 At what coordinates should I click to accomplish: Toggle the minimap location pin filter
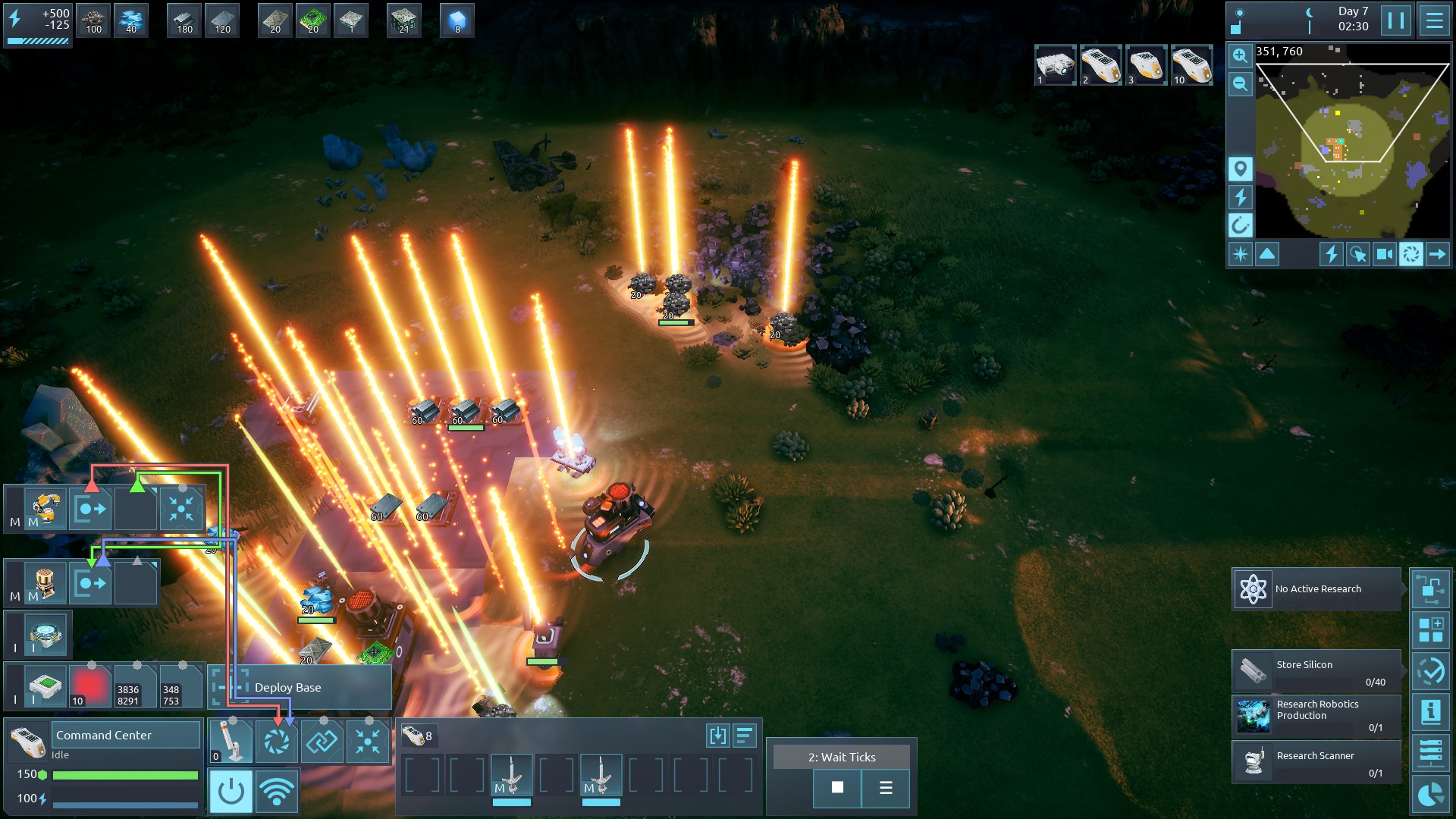(1240, 168)
